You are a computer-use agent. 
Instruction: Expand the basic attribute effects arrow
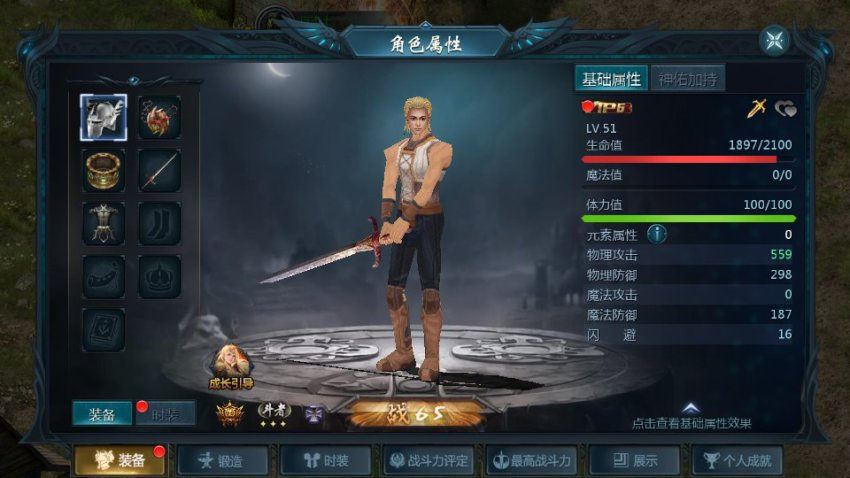690,408
